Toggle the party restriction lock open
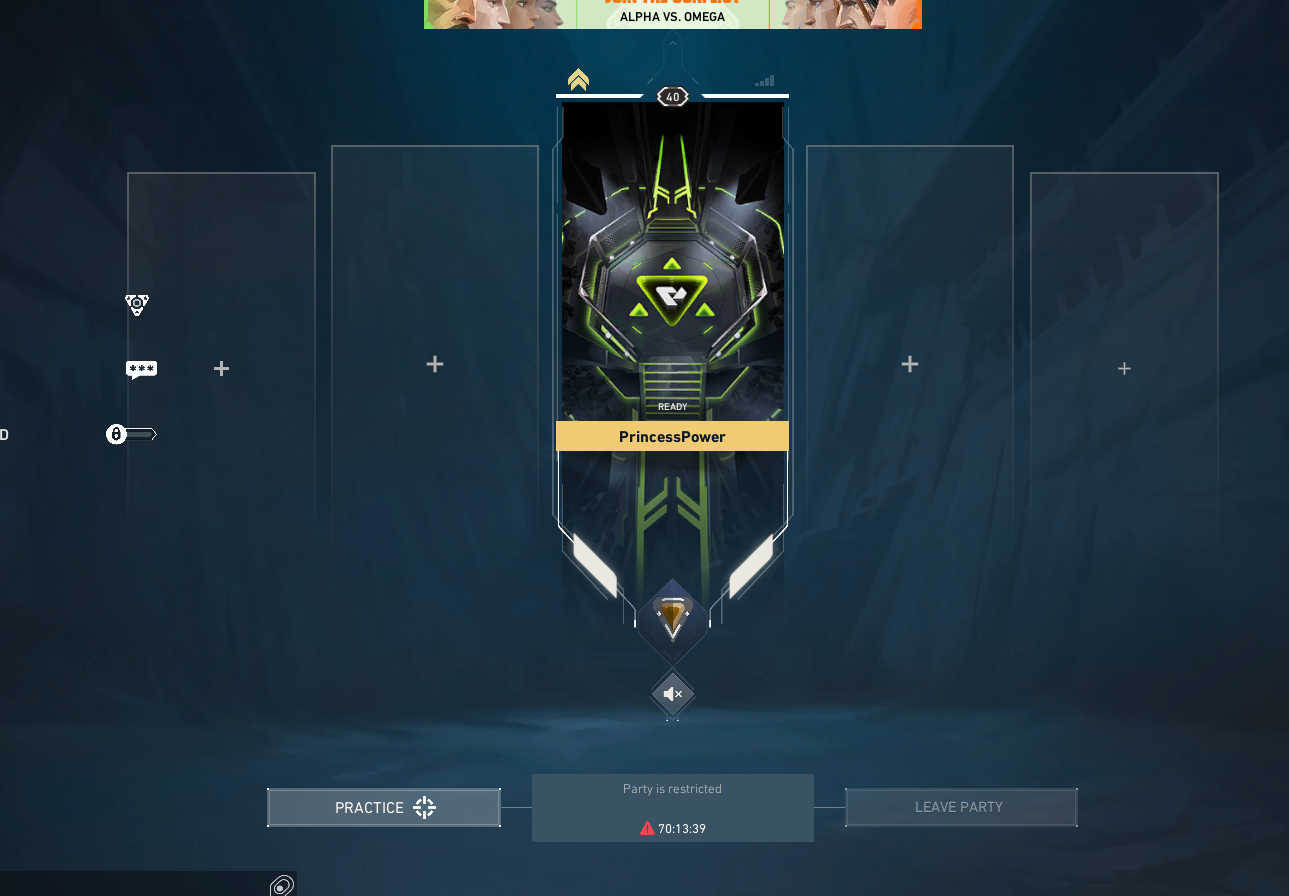 point(117,433)
